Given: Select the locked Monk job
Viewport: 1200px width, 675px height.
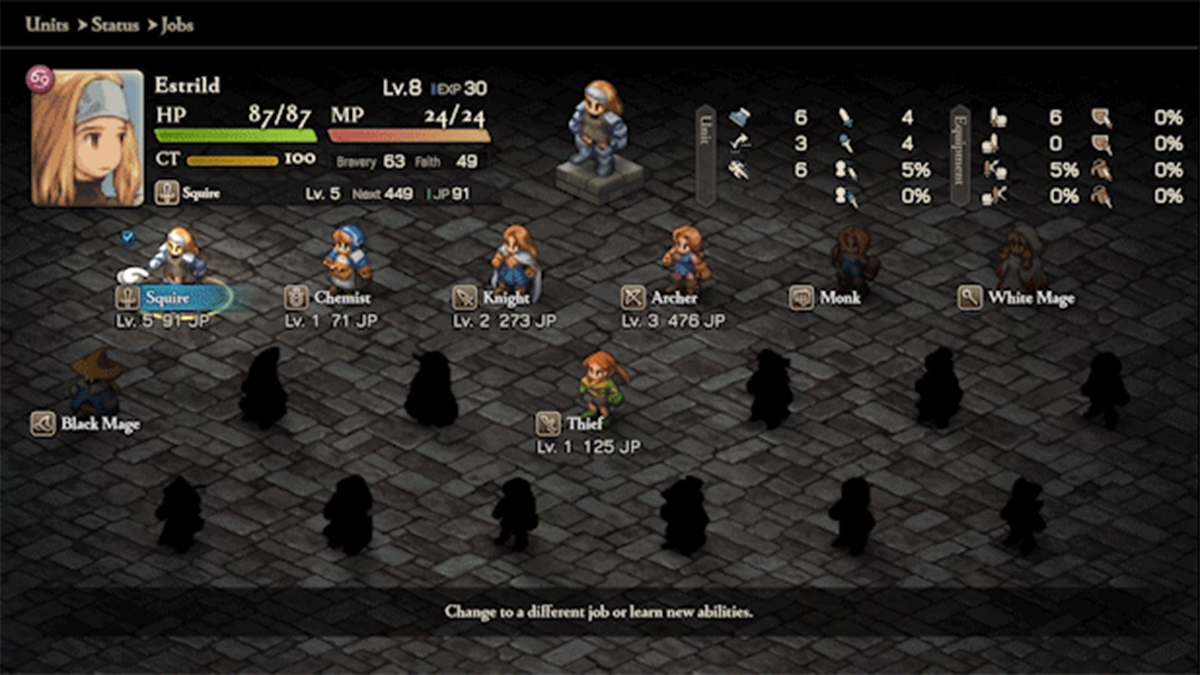Looking at the screenshot, I should tap(840, 297).
